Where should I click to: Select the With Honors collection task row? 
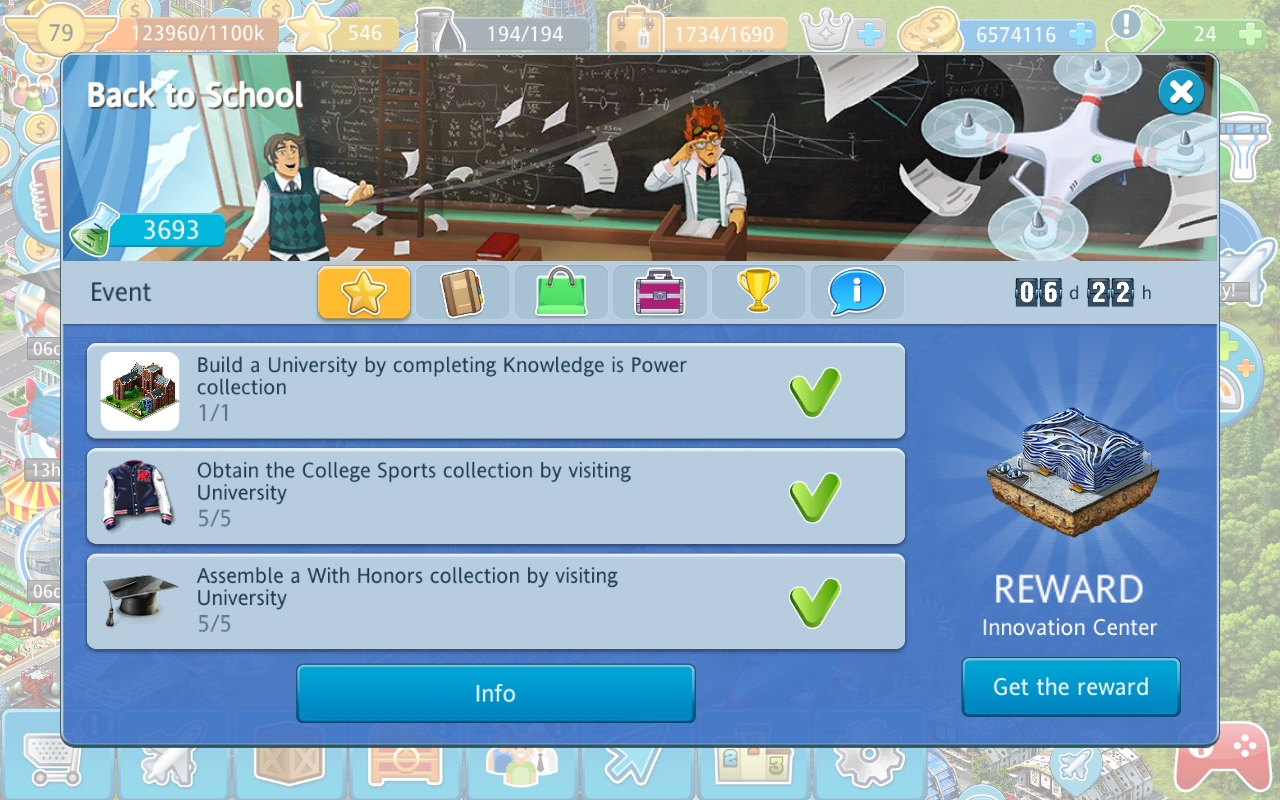pos(495,602)
